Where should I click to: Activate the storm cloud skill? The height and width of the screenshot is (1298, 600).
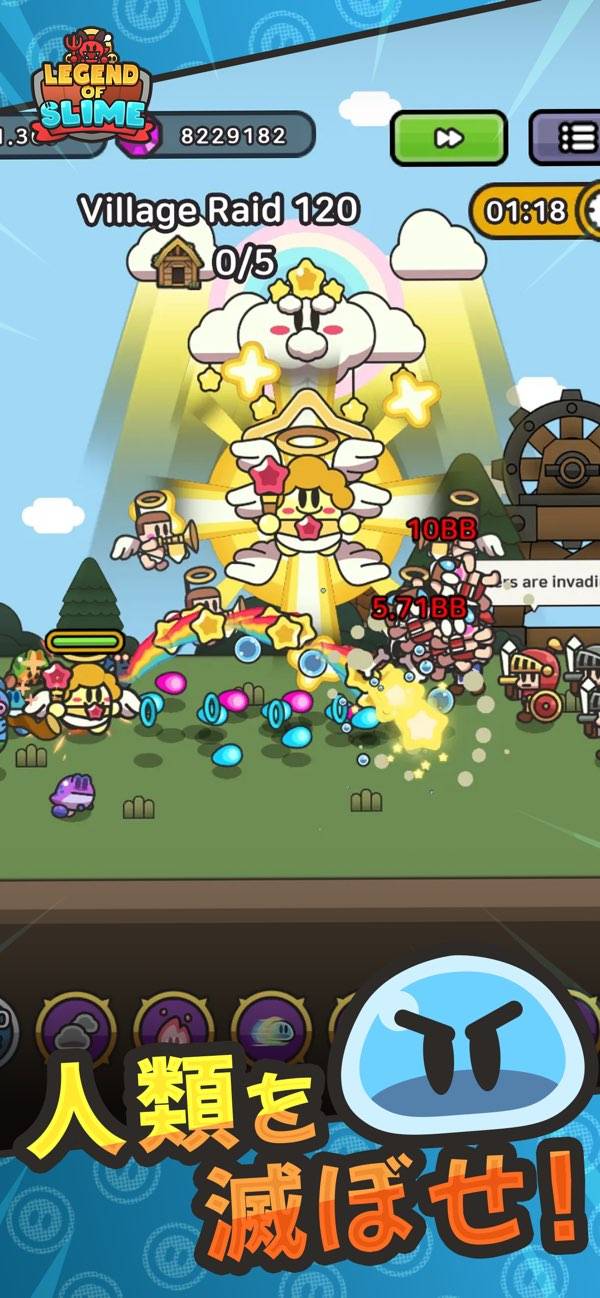76,1029
